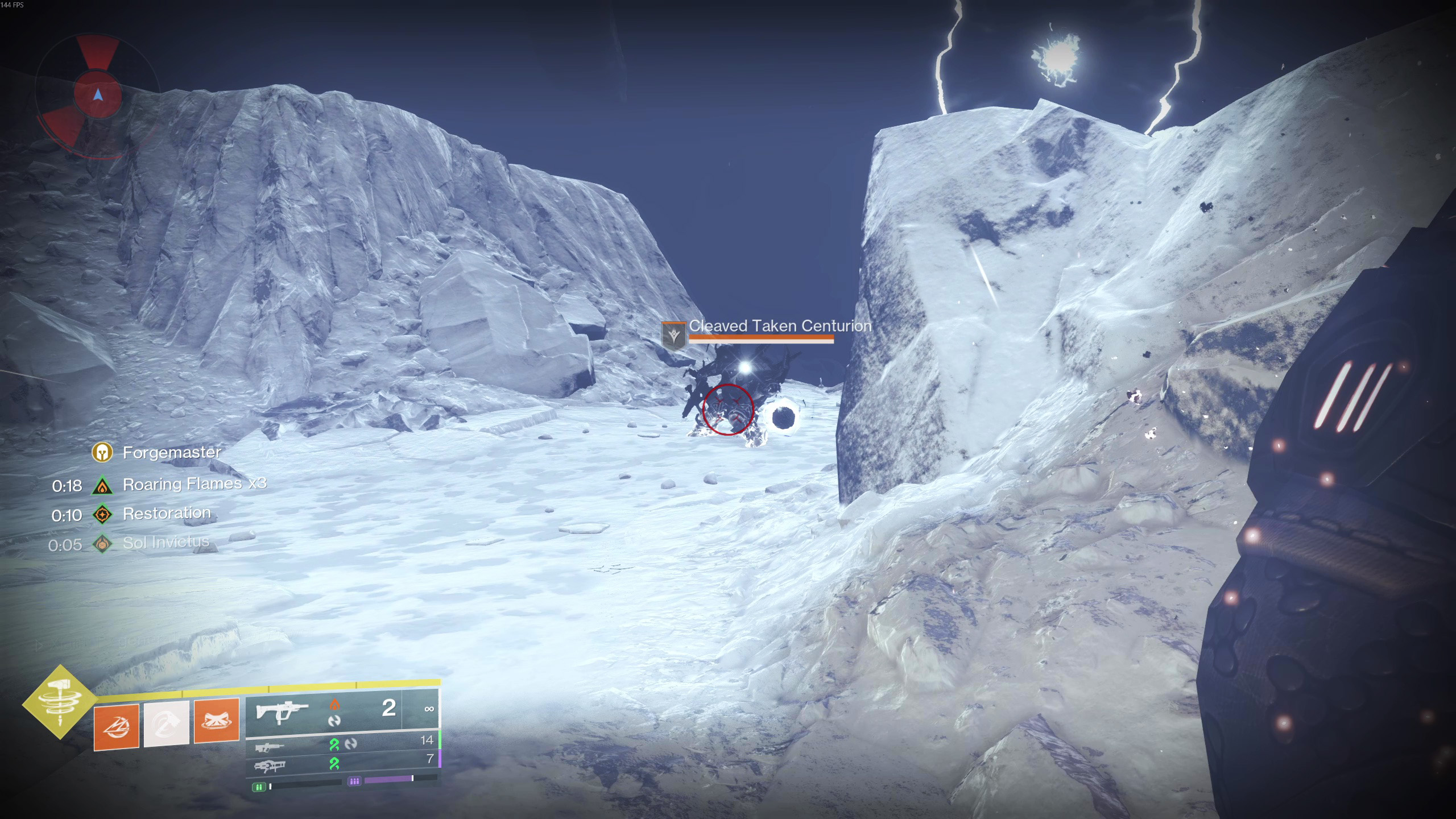Activate the barricade class ability icon
The image size is (1456, 819).
217,721
